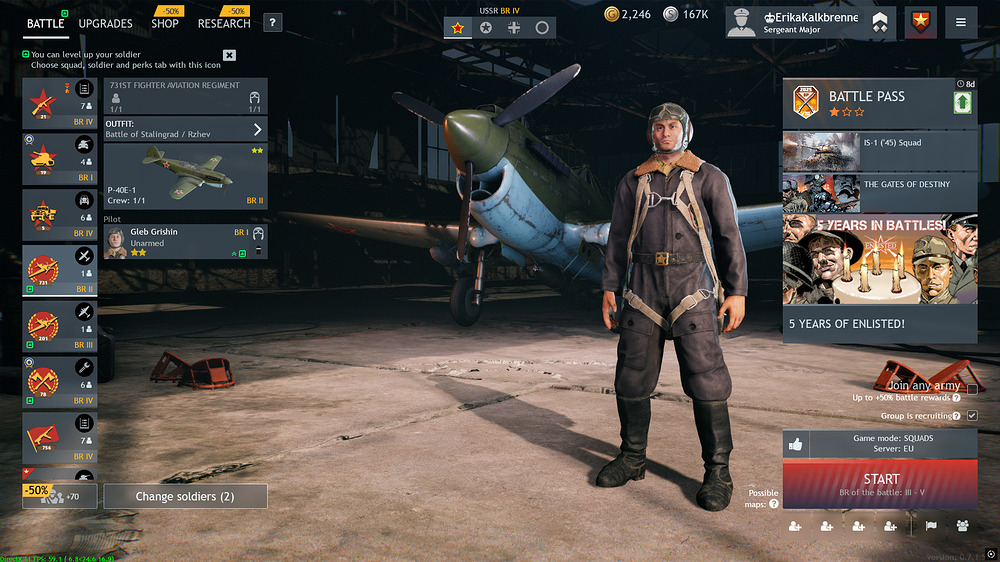Click the START battle button

(880, 485)
